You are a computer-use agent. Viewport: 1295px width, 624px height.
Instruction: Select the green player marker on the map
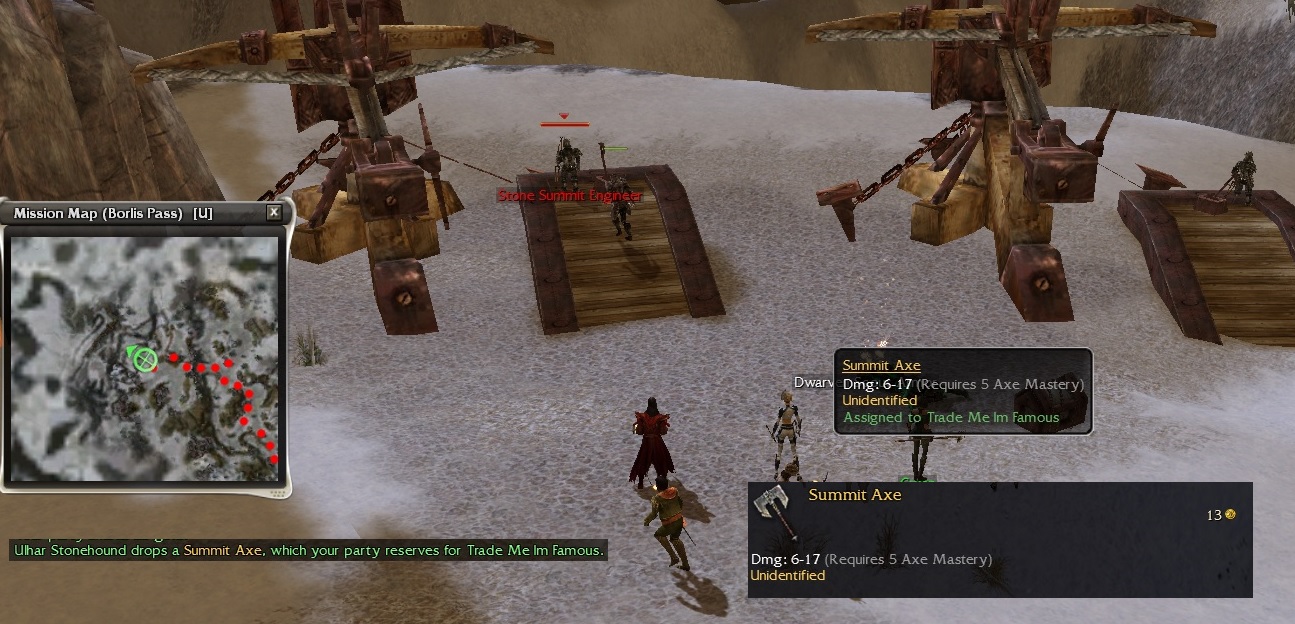pos(144,359)
